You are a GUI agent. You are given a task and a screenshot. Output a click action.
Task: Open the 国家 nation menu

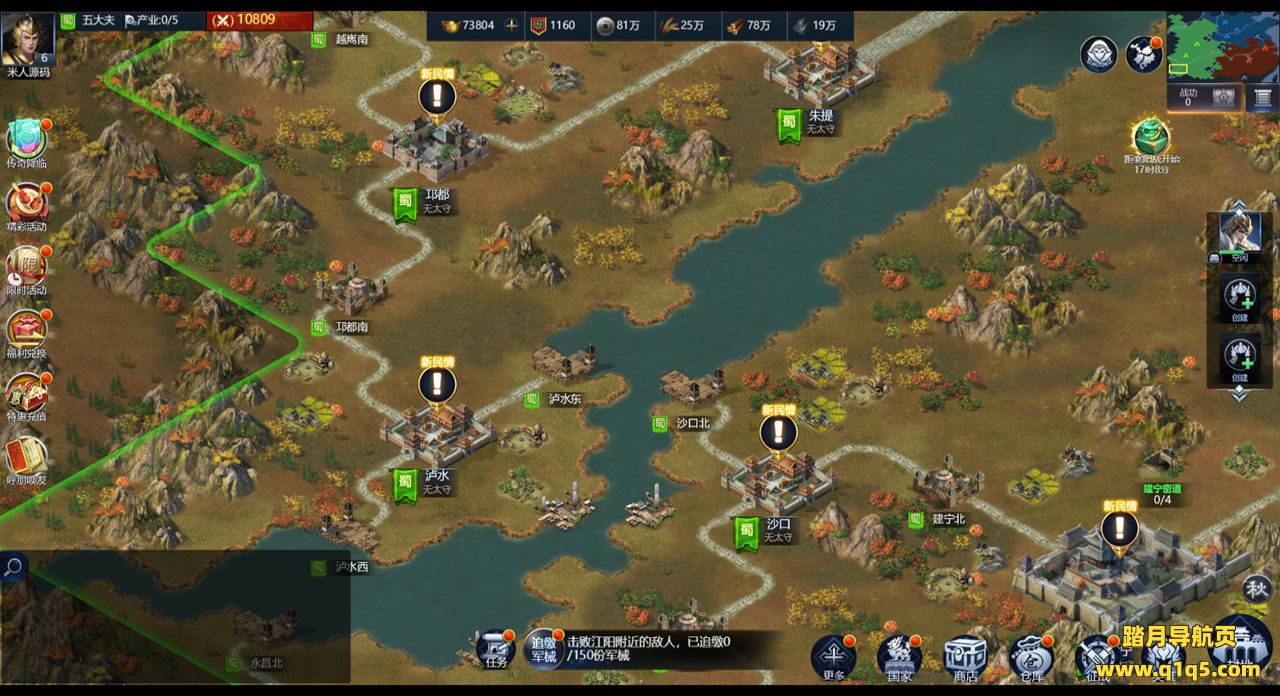coord(899,656)
